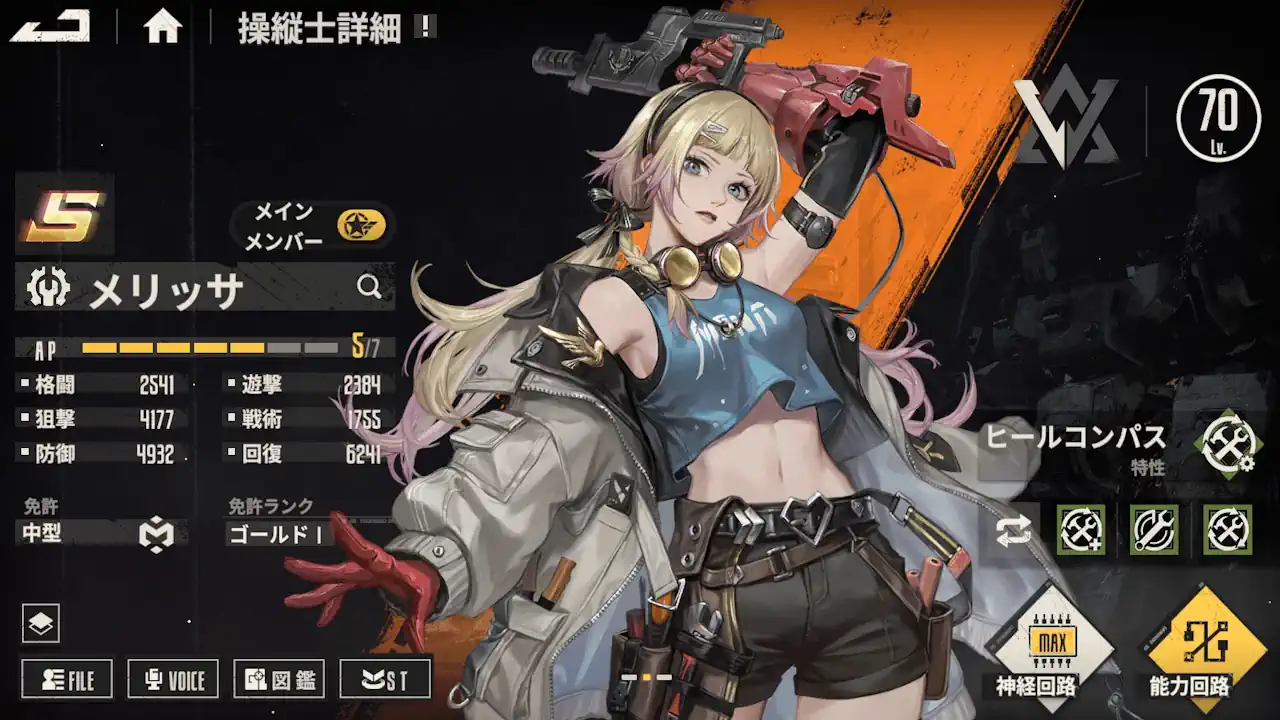Click the magnifier next to メリッサ
The height and width of the screenshot is (720, 1280).
click(x=369, y=288)
